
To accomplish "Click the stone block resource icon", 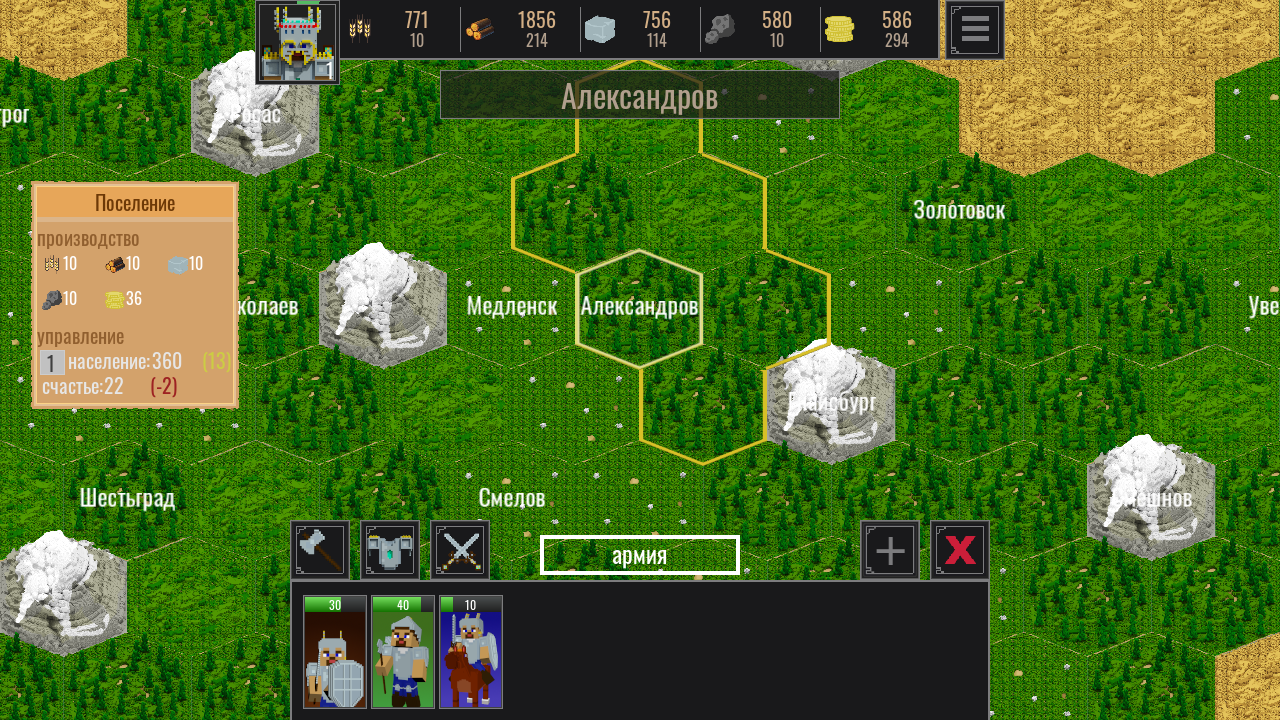I will pyautogui.click(x=599, y=27).
